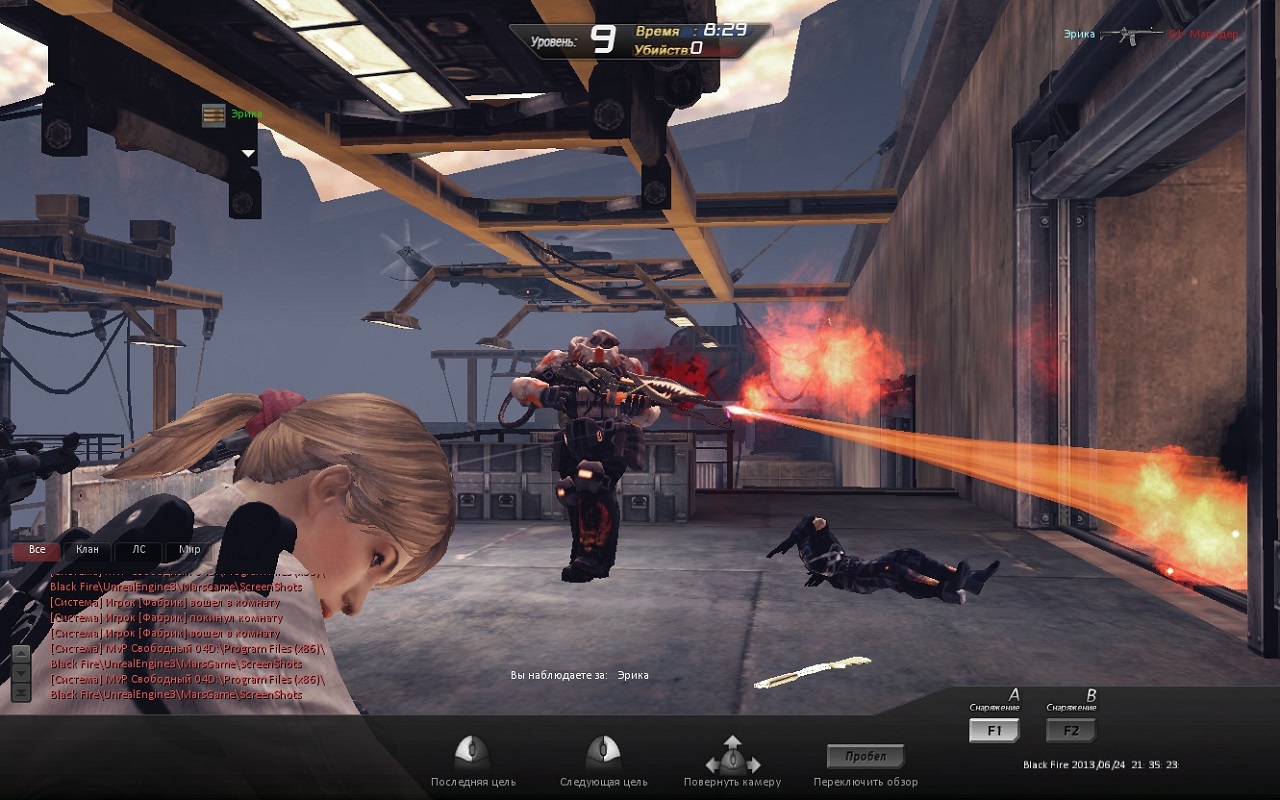Select player Эрика's rank badge in the list
This screenshot has width=1280, height=800.
[213, 115]
